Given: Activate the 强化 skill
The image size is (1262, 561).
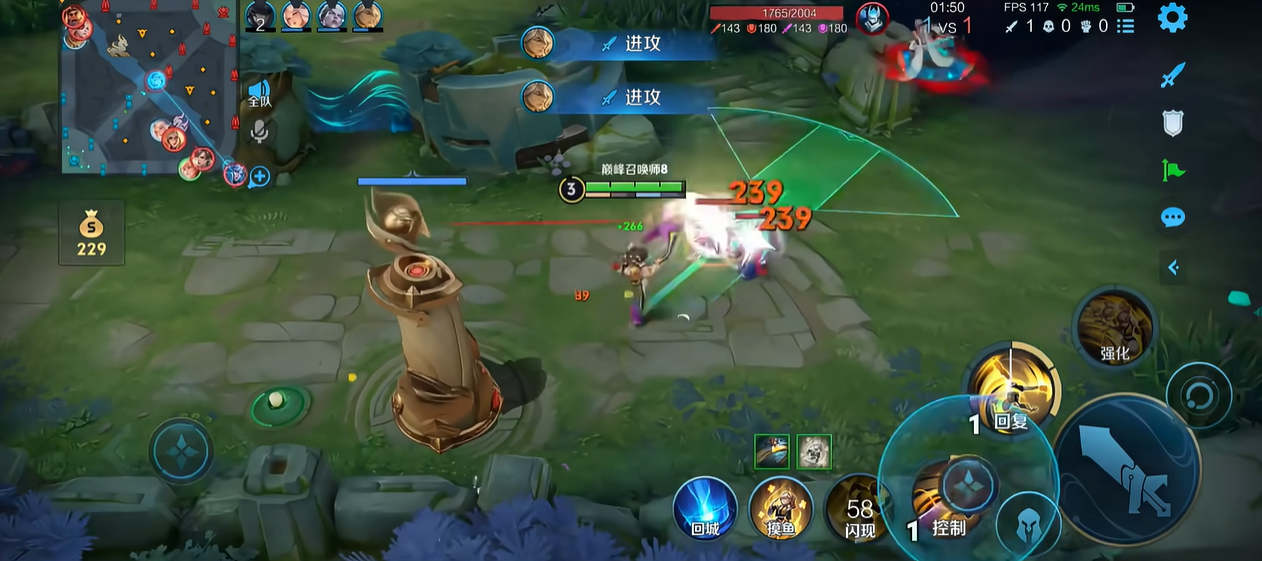Looking at the screenshot, I should 1114,326.
